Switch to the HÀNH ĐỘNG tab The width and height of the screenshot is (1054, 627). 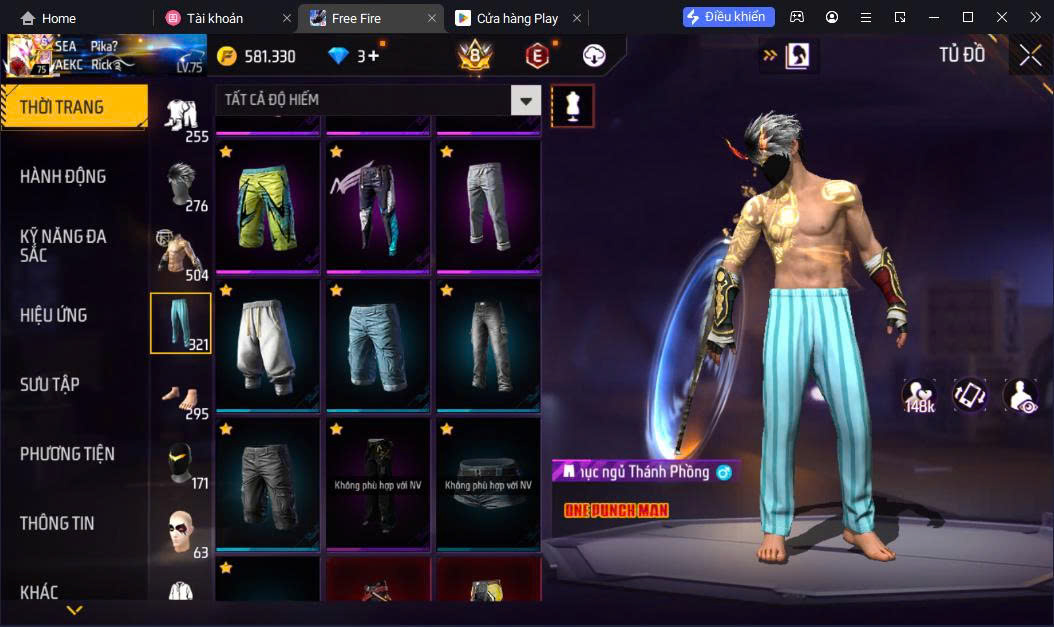(x=63, y=177)
